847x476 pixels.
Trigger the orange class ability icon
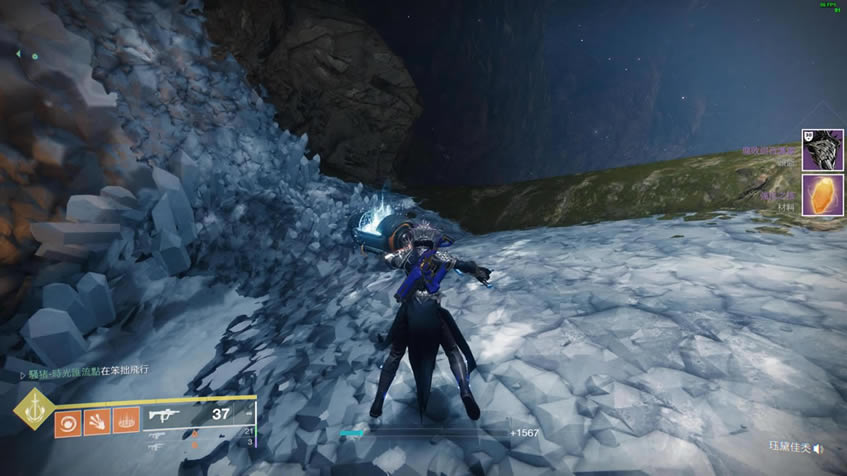pyautogui.click(x=126, y=421)
